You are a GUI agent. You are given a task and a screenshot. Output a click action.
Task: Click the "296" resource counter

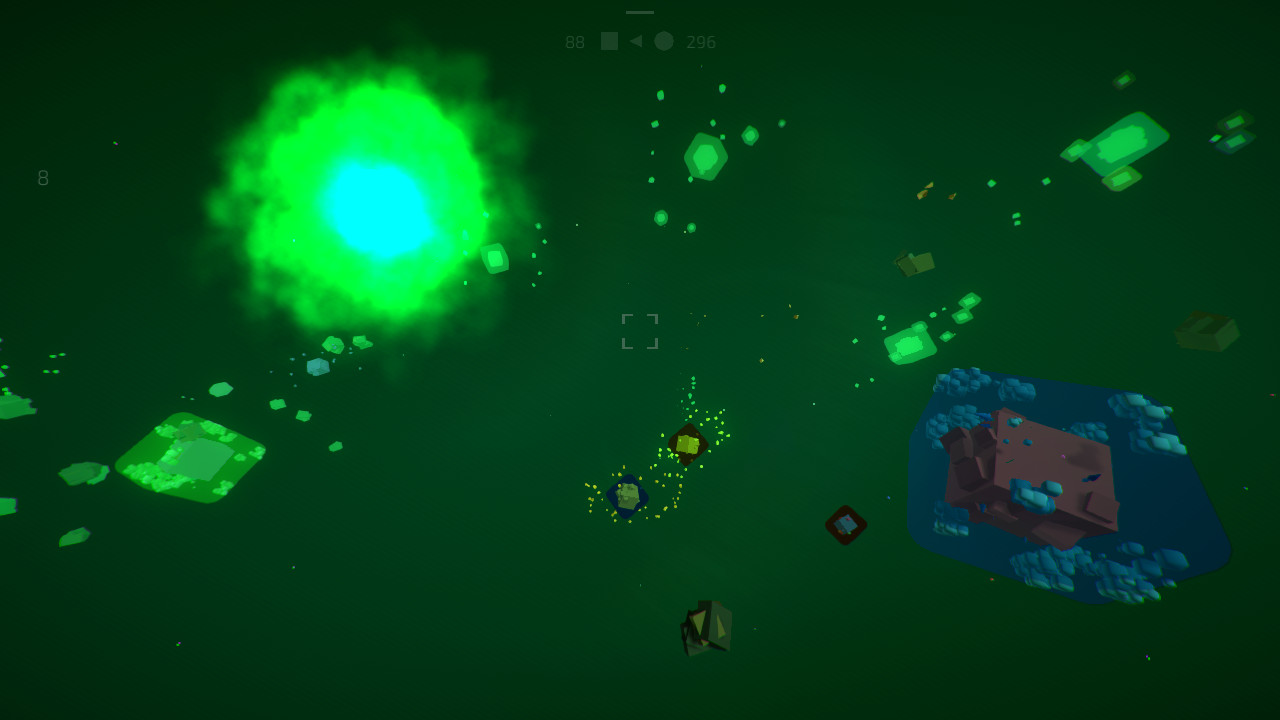pyautogui.click(x=700, y=41)
